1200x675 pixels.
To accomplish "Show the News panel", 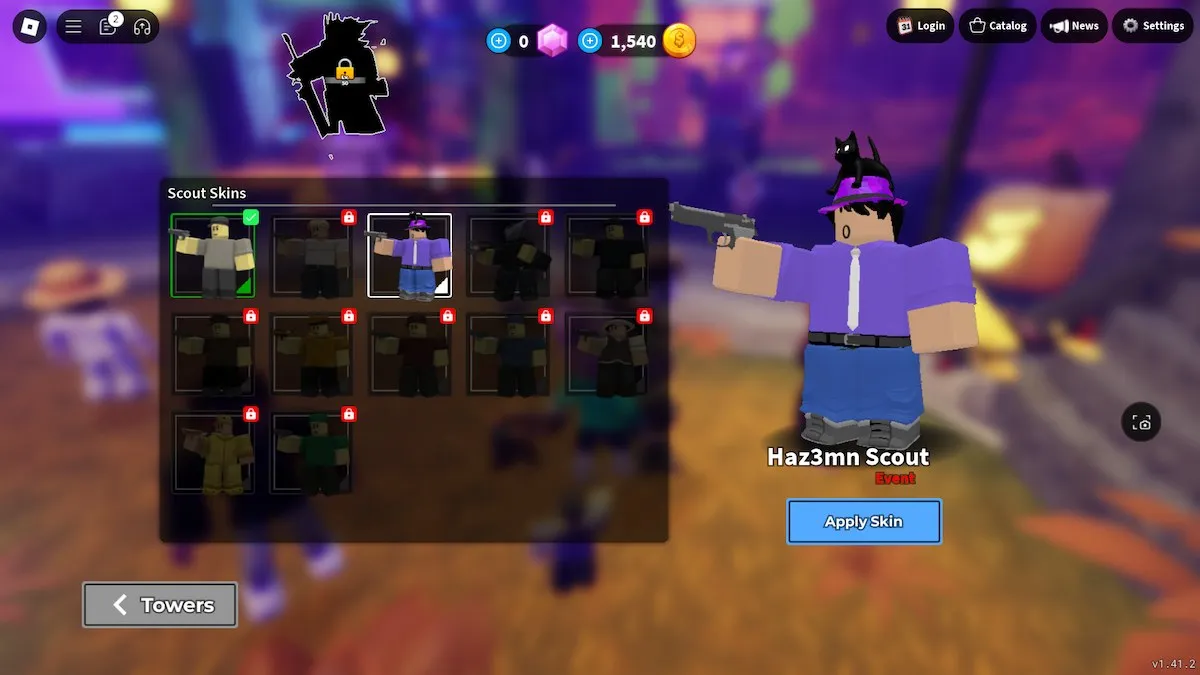I will coord(1074,26).
